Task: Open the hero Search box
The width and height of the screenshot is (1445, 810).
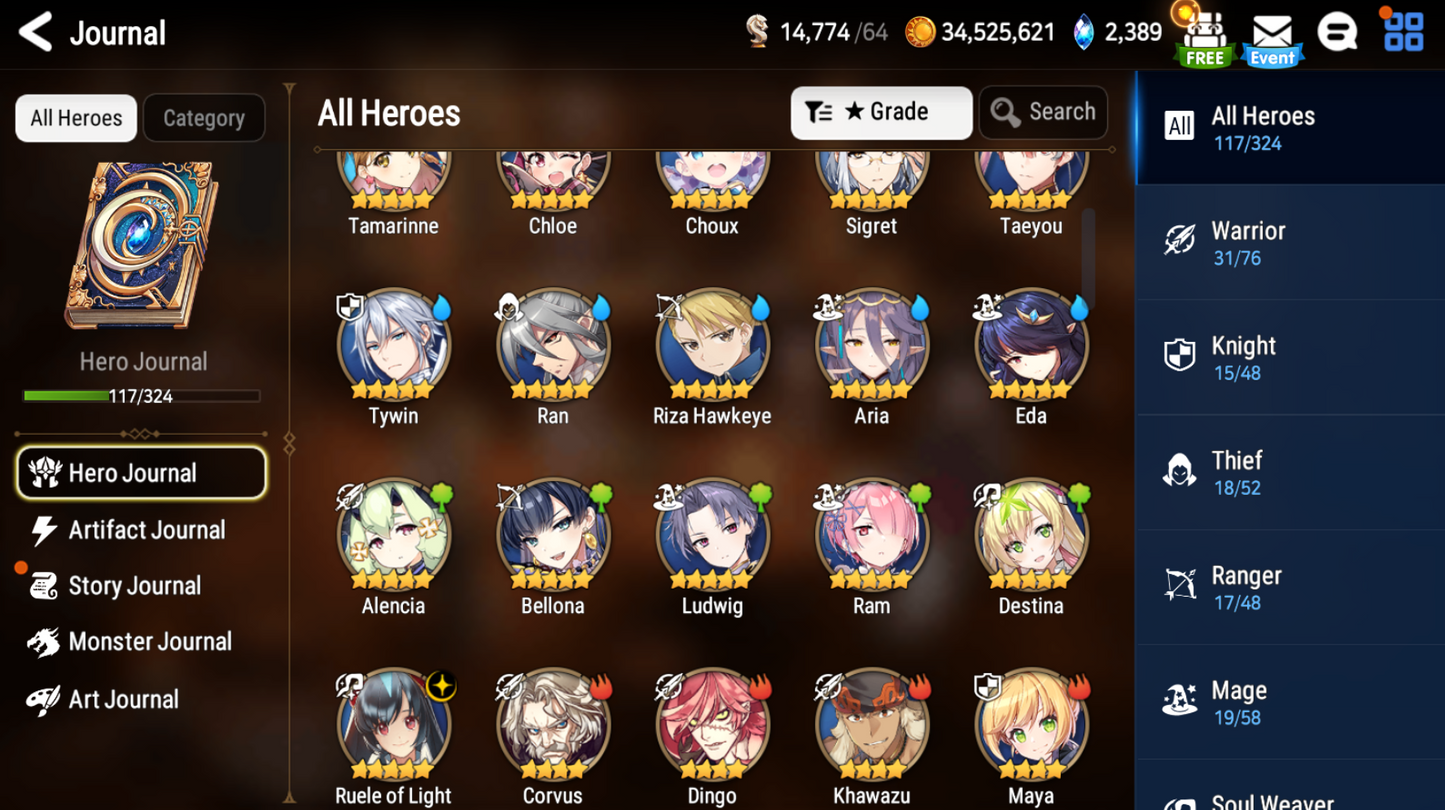Action: pos(1043,112)
